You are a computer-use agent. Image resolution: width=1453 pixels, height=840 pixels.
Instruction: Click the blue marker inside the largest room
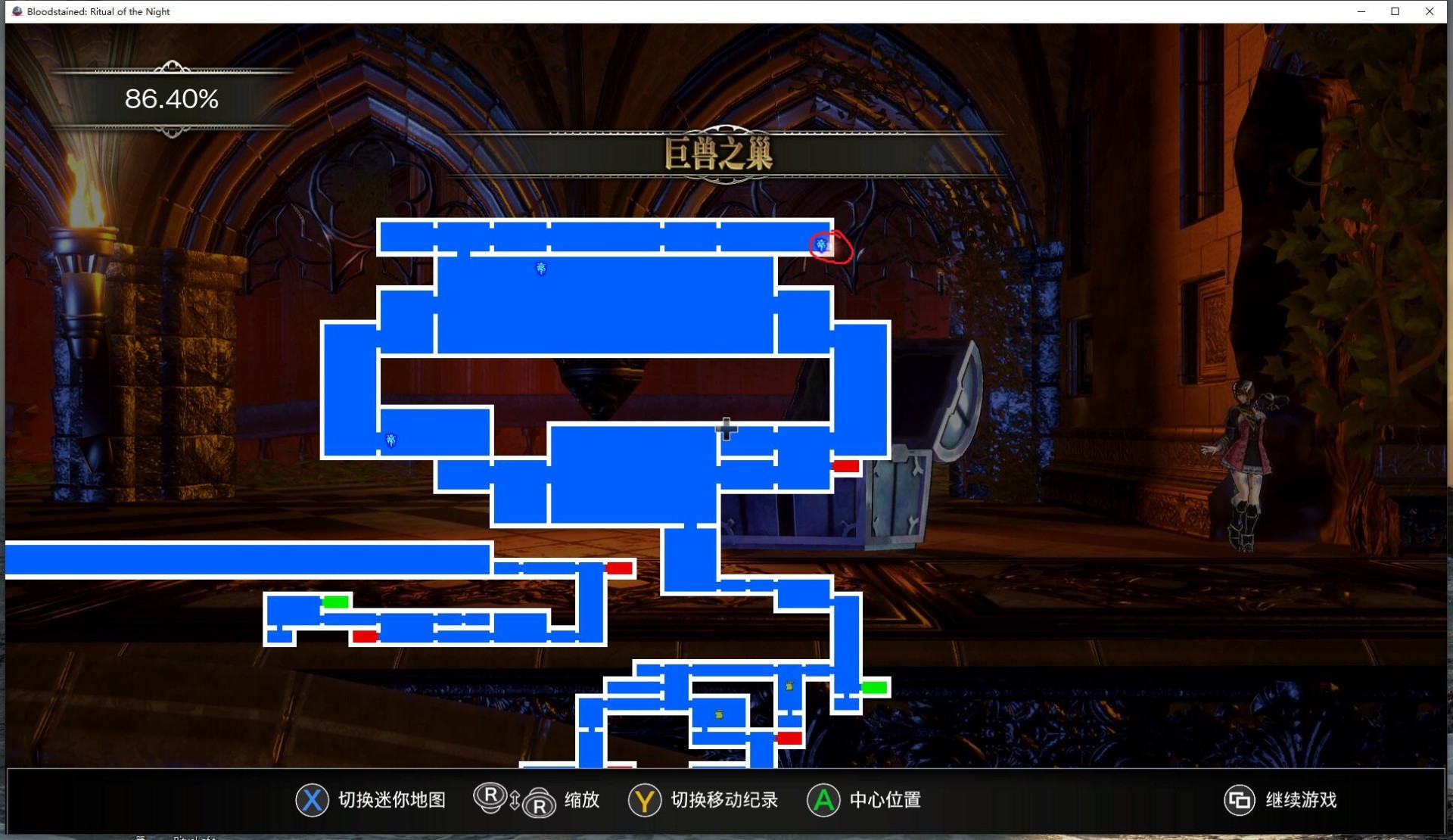point(540,268)
